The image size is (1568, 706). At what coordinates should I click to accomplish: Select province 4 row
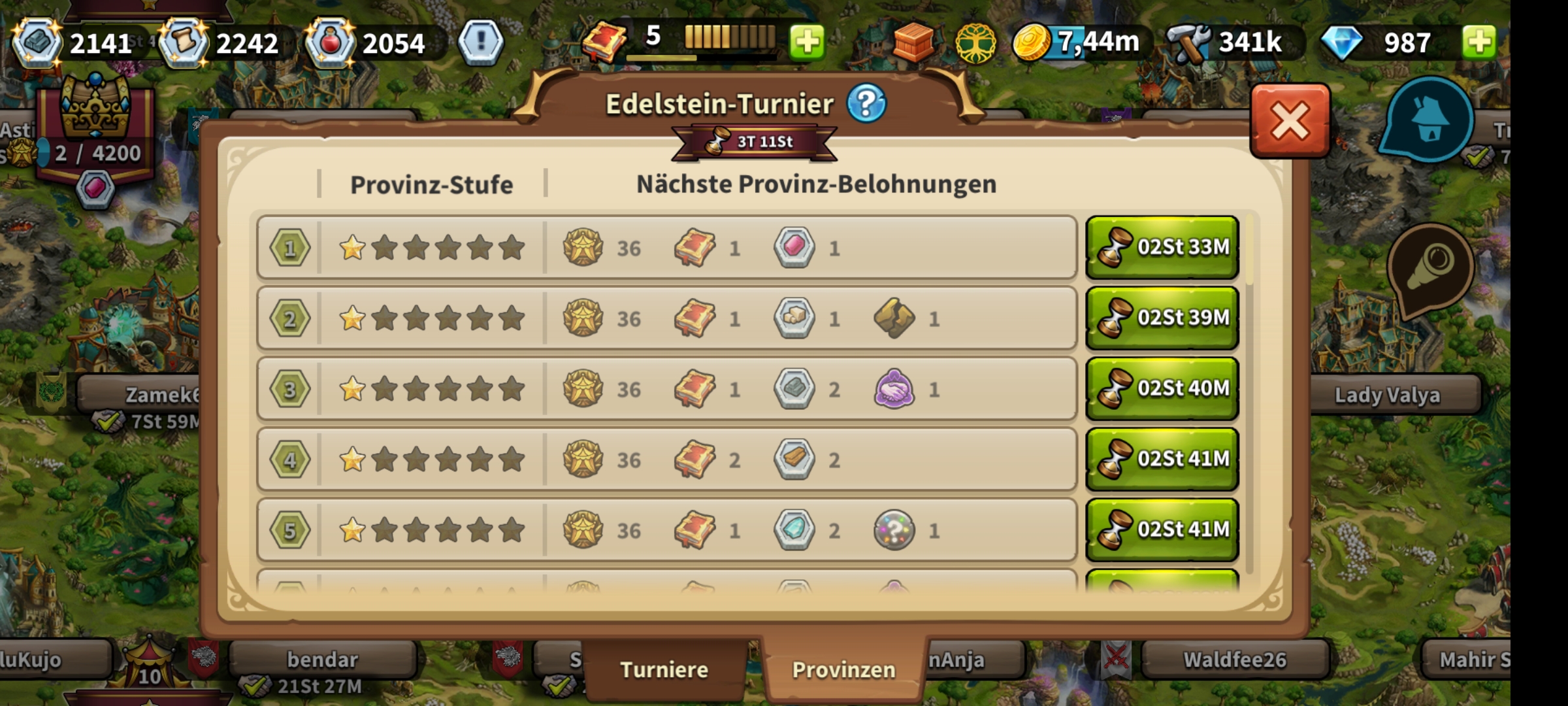pyautogui.click(x=666, y=460)
